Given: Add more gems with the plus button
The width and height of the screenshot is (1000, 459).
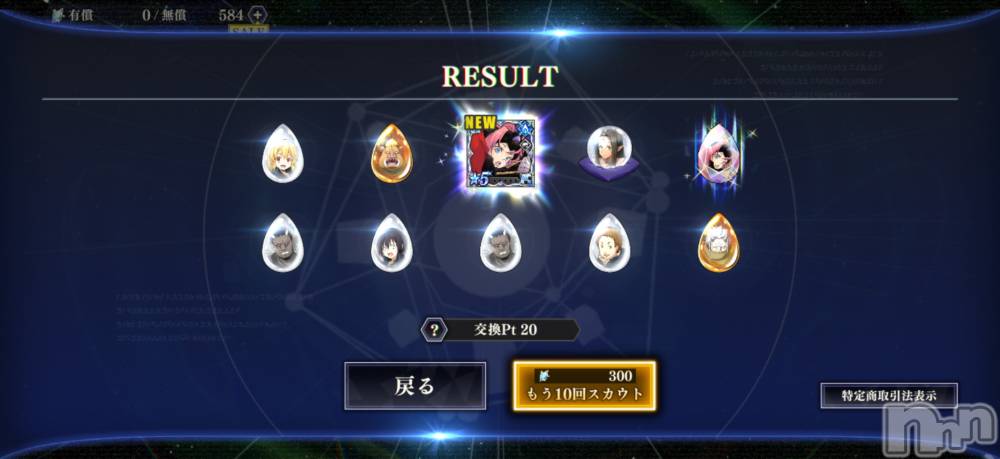Looking at the screenshot, I should coord(257,15).
